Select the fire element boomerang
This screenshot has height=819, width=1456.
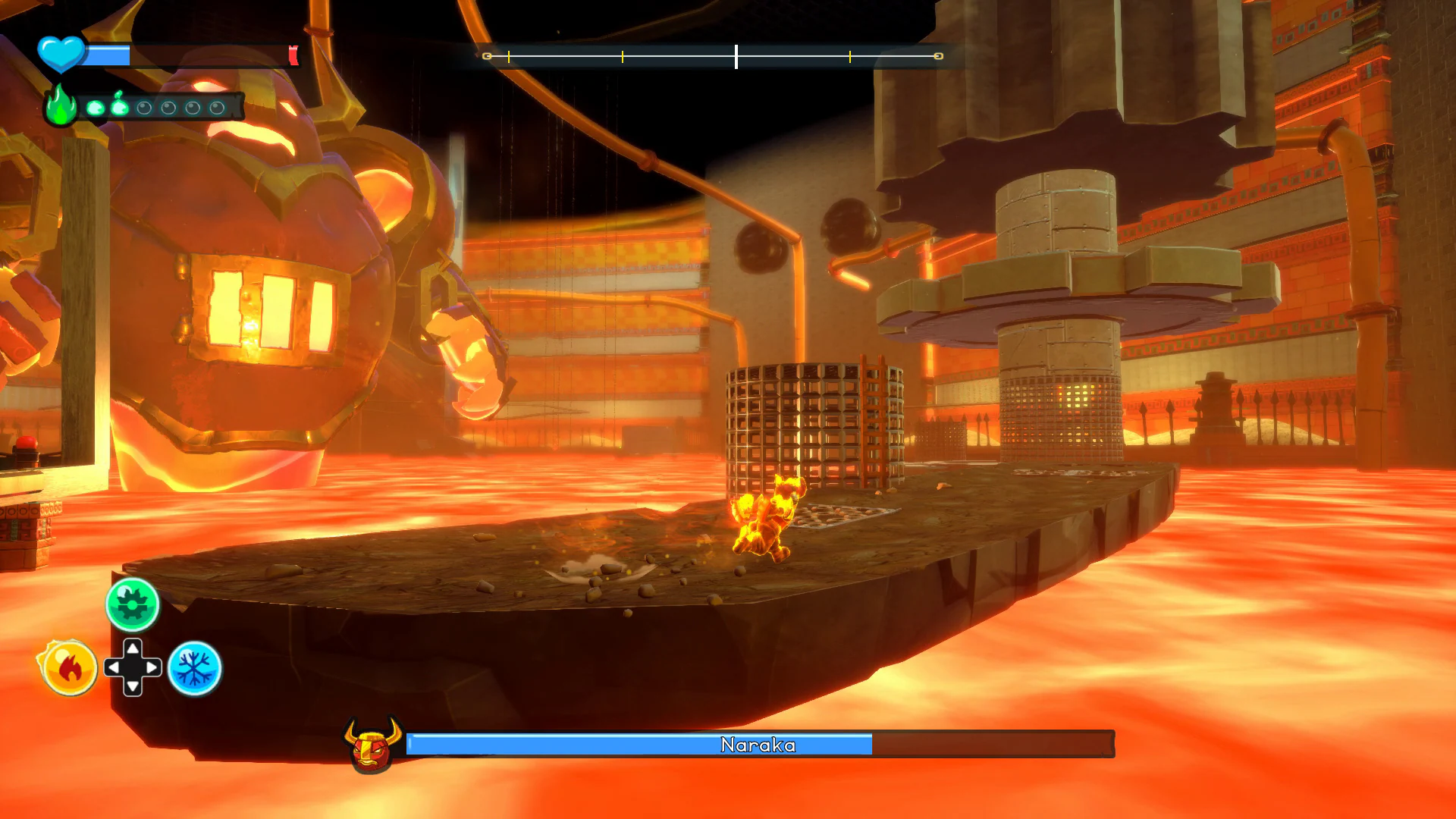[67, 667]
